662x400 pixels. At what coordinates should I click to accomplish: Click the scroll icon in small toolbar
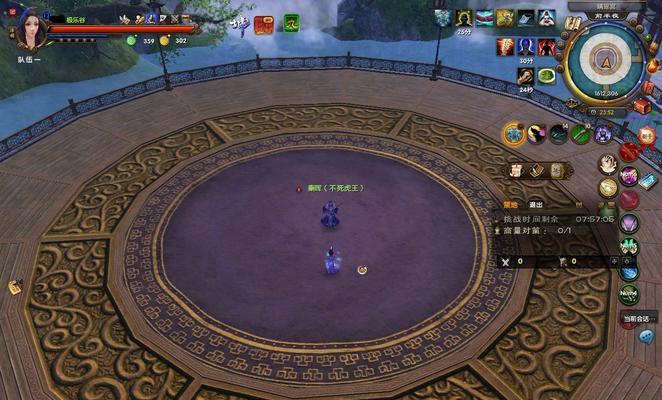coord(517,170)
